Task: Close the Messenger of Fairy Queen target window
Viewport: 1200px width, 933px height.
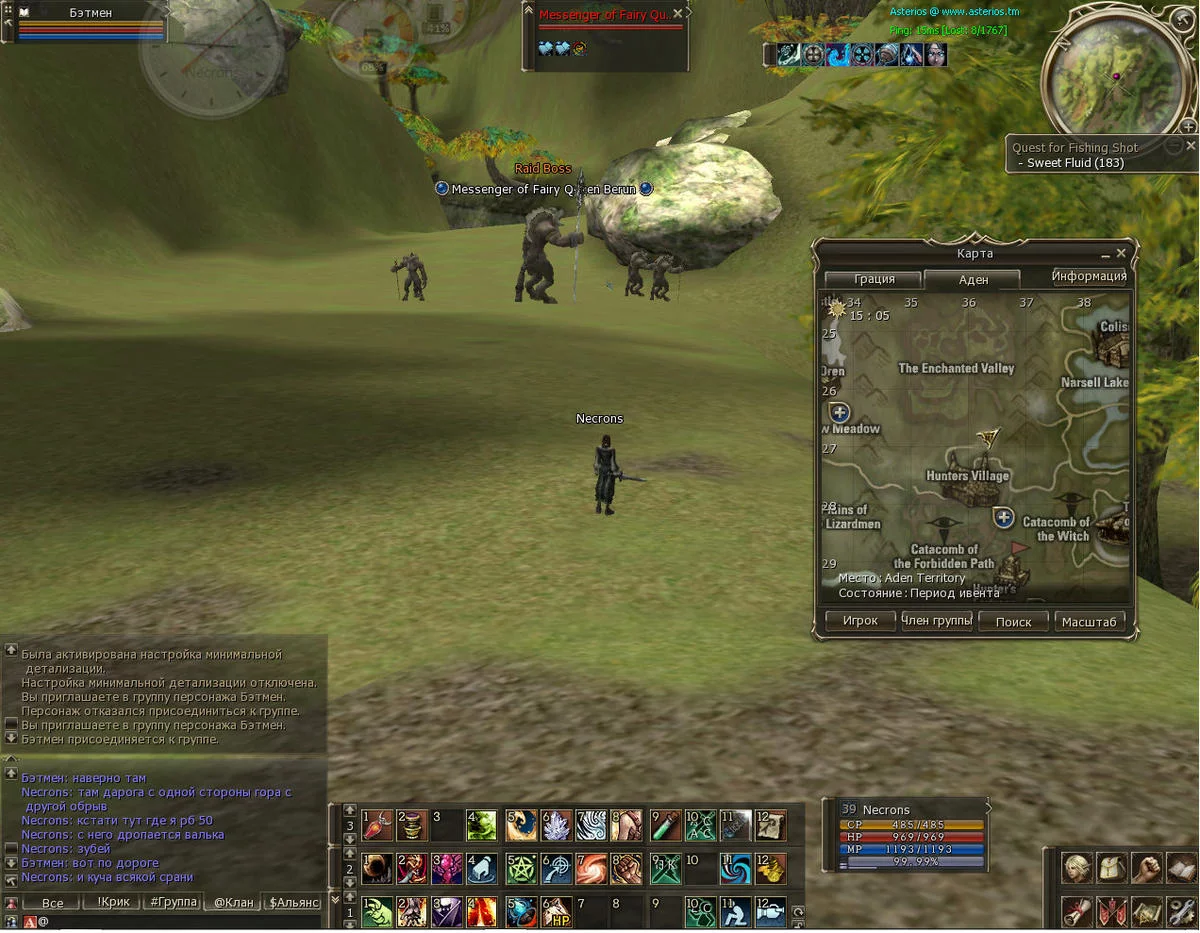Action: click(677, 14)
